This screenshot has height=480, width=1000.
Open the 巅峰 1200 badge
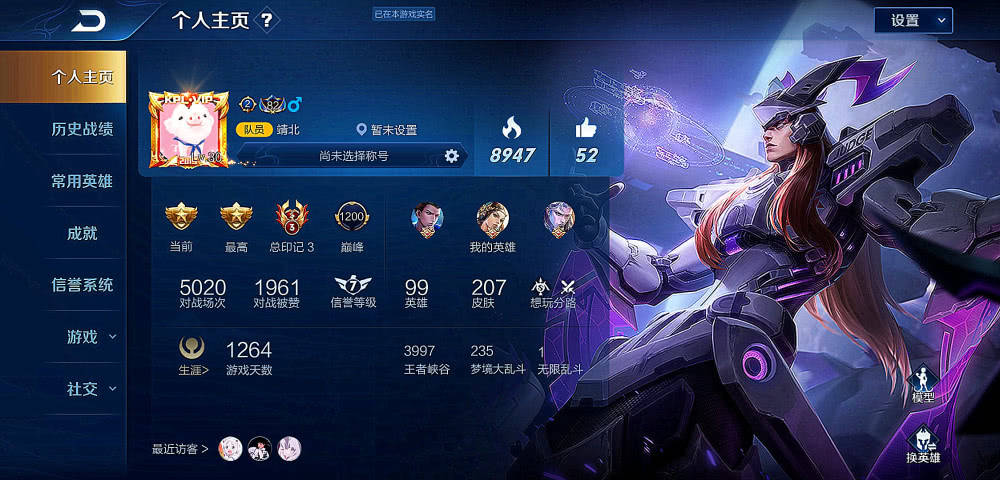[351, 224]
